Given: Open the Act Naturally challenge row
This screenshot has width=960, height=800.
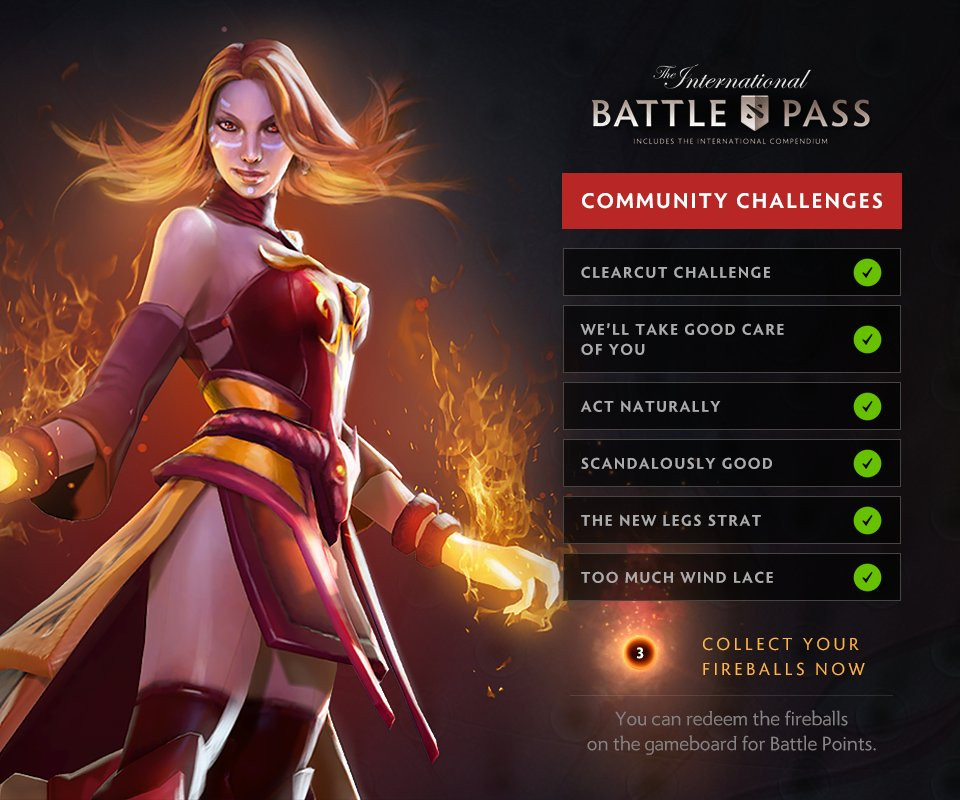Looking at the screenshot, I should [731, 407].
